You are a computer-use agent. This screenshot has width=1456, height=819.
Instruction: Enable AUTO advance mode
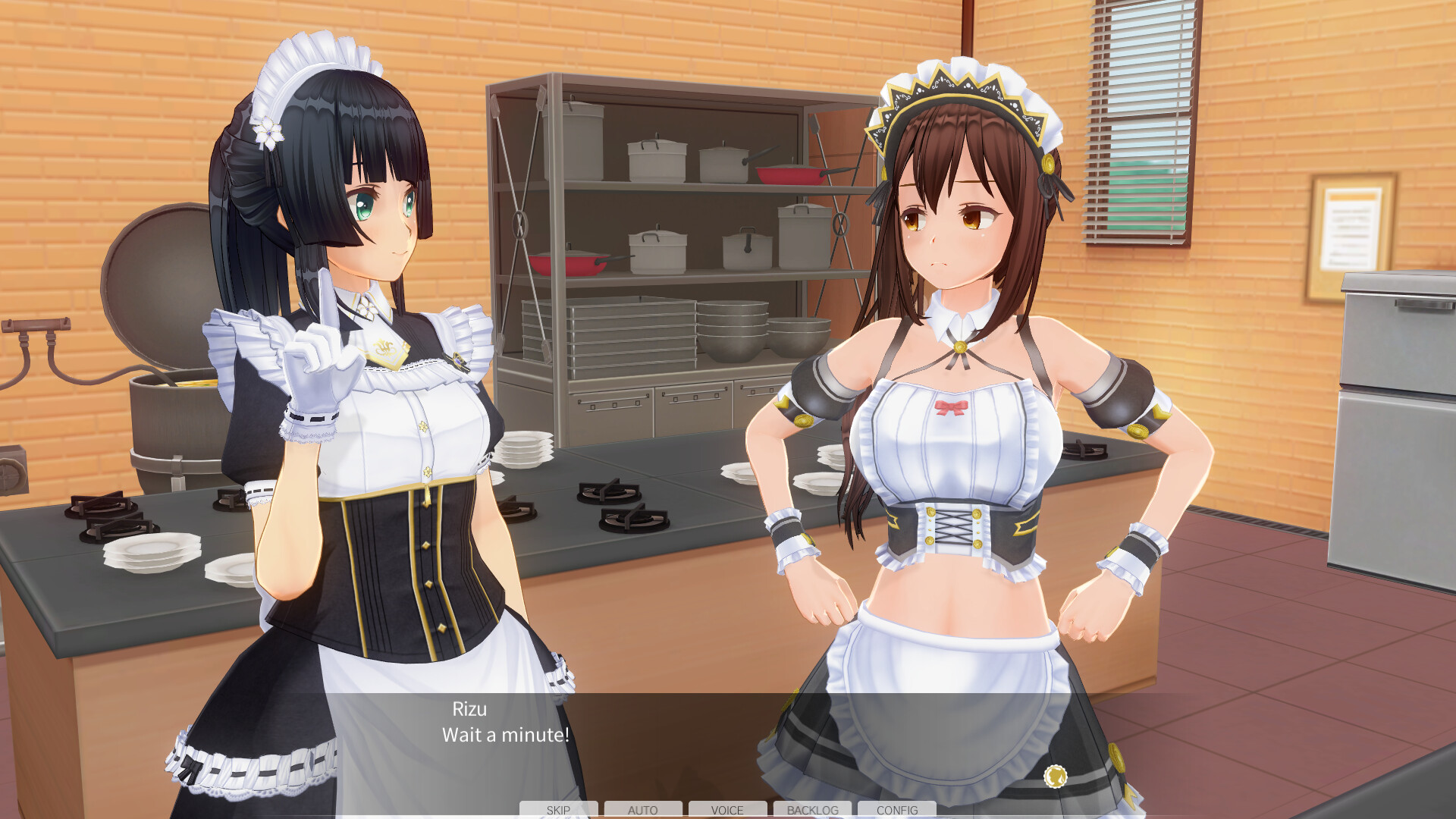click(x=643, y=810)
